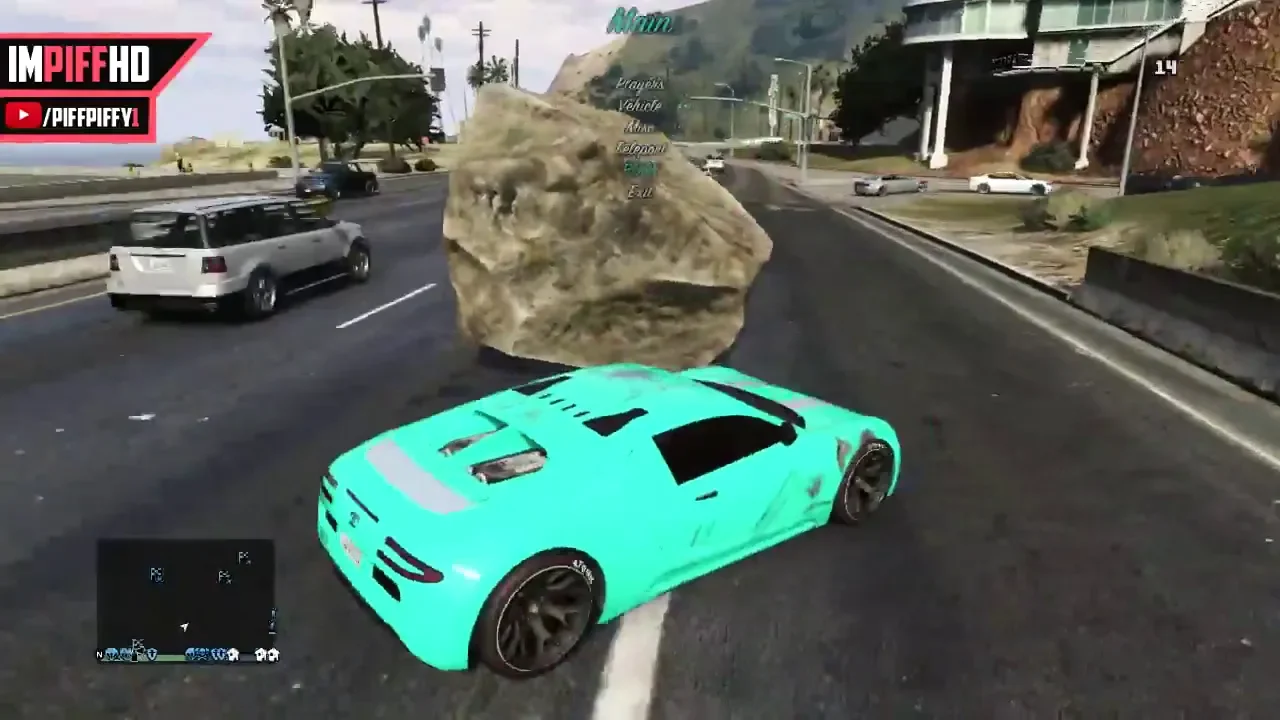Exit the mod menu

point(640,191)
